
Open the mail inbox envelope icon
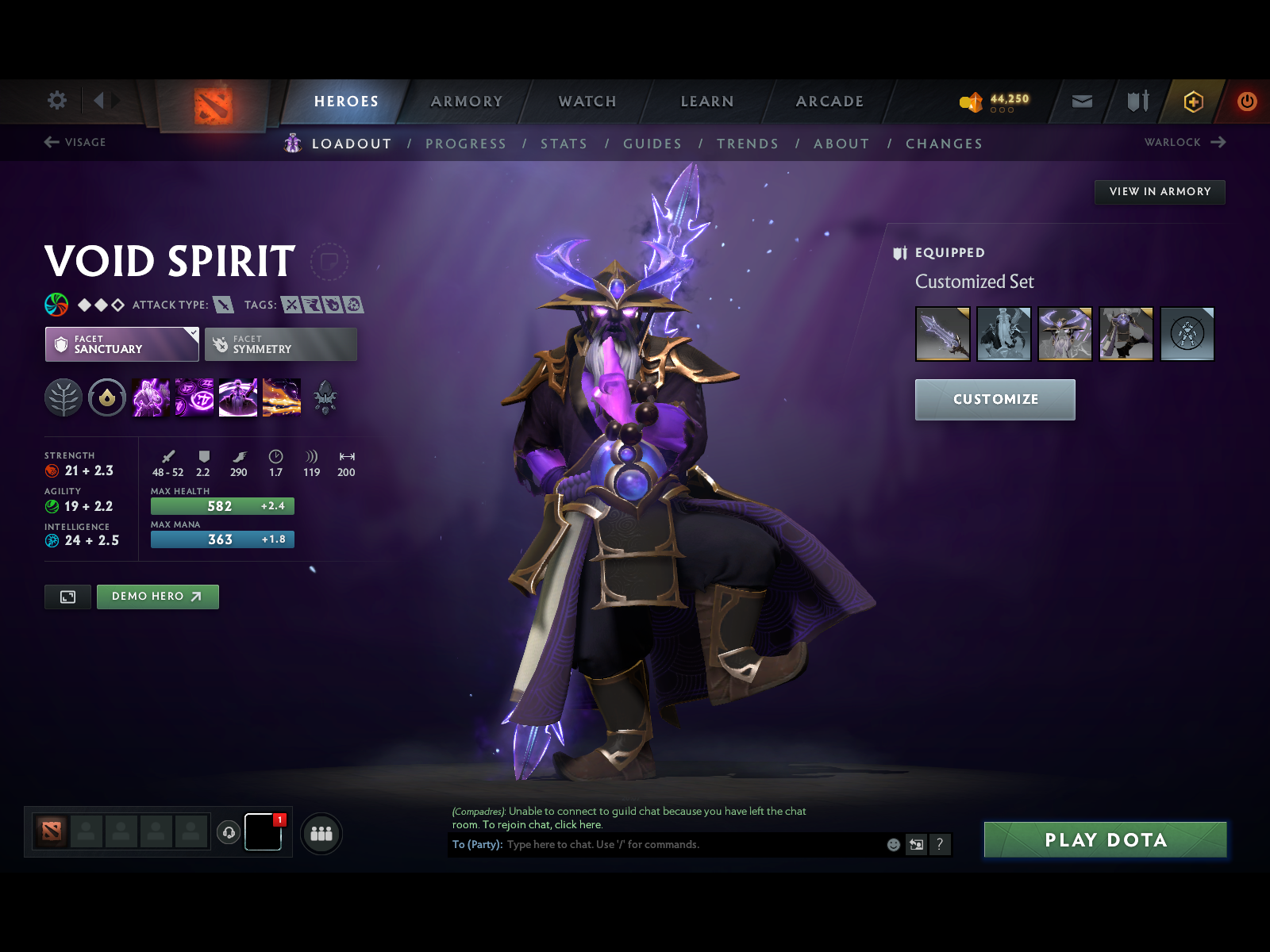tap(1080, 102)
